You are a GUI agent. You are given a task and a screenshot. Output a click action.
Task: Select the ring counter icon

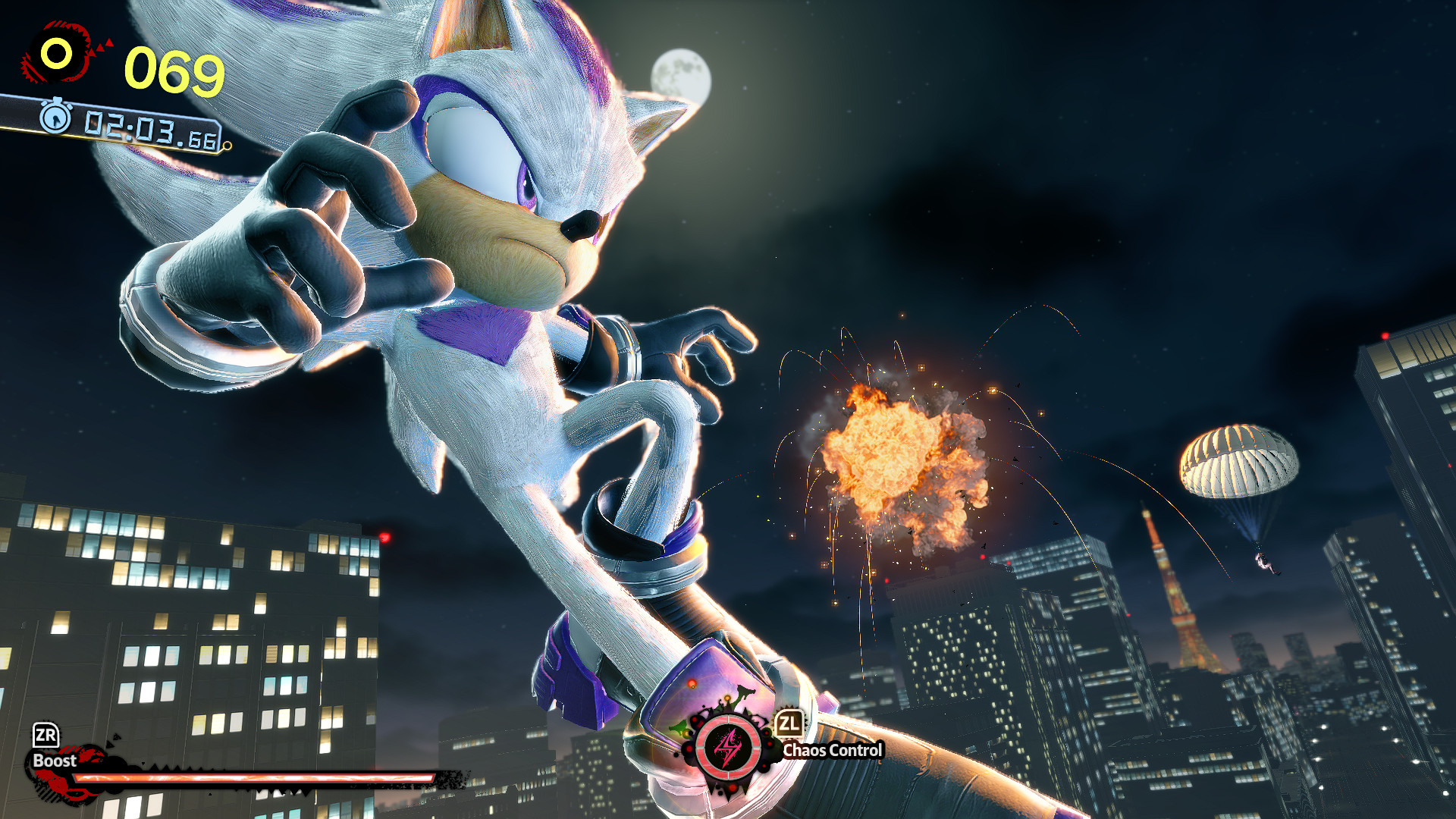point(57,52)
